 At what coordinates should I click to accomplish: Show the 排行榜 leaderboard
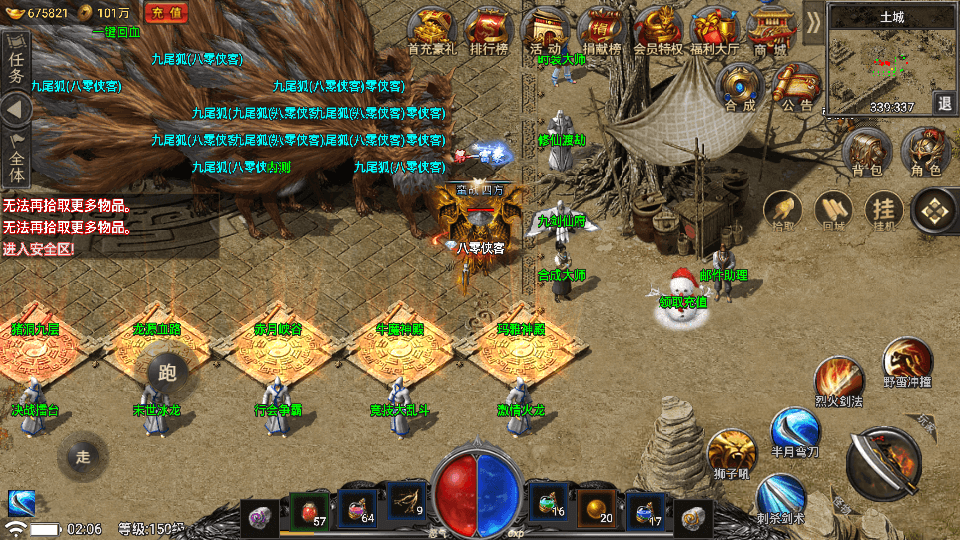[489, 30]
